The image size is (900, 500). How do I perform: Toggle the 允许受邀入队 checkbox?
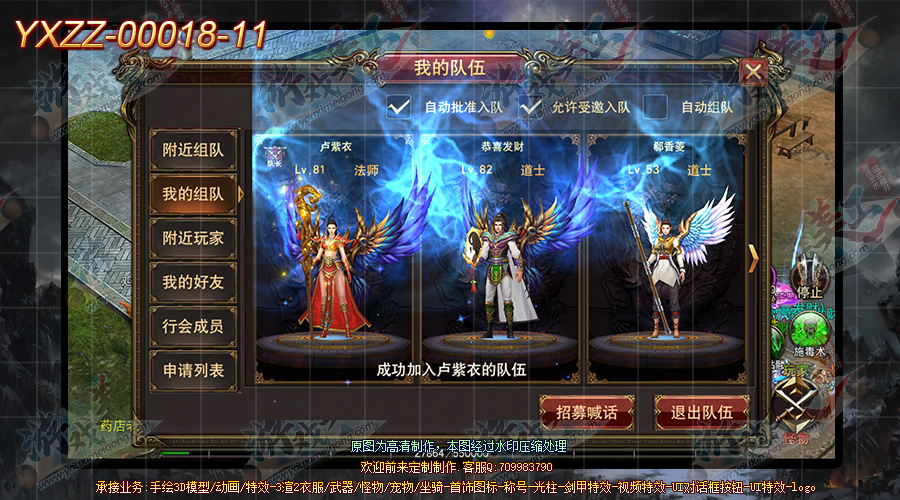[530, 106]
